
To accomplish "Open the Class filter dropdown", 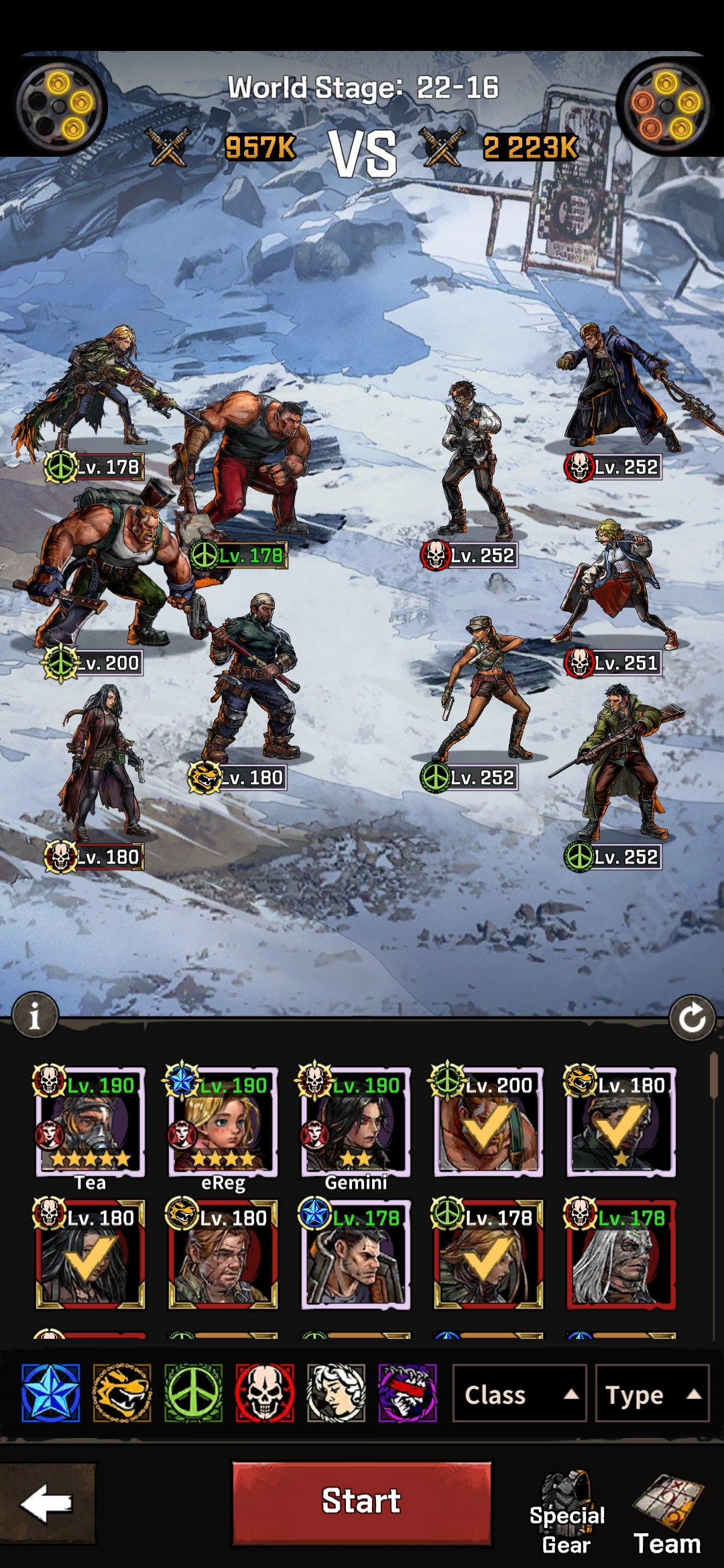I will pos(520,1394).
